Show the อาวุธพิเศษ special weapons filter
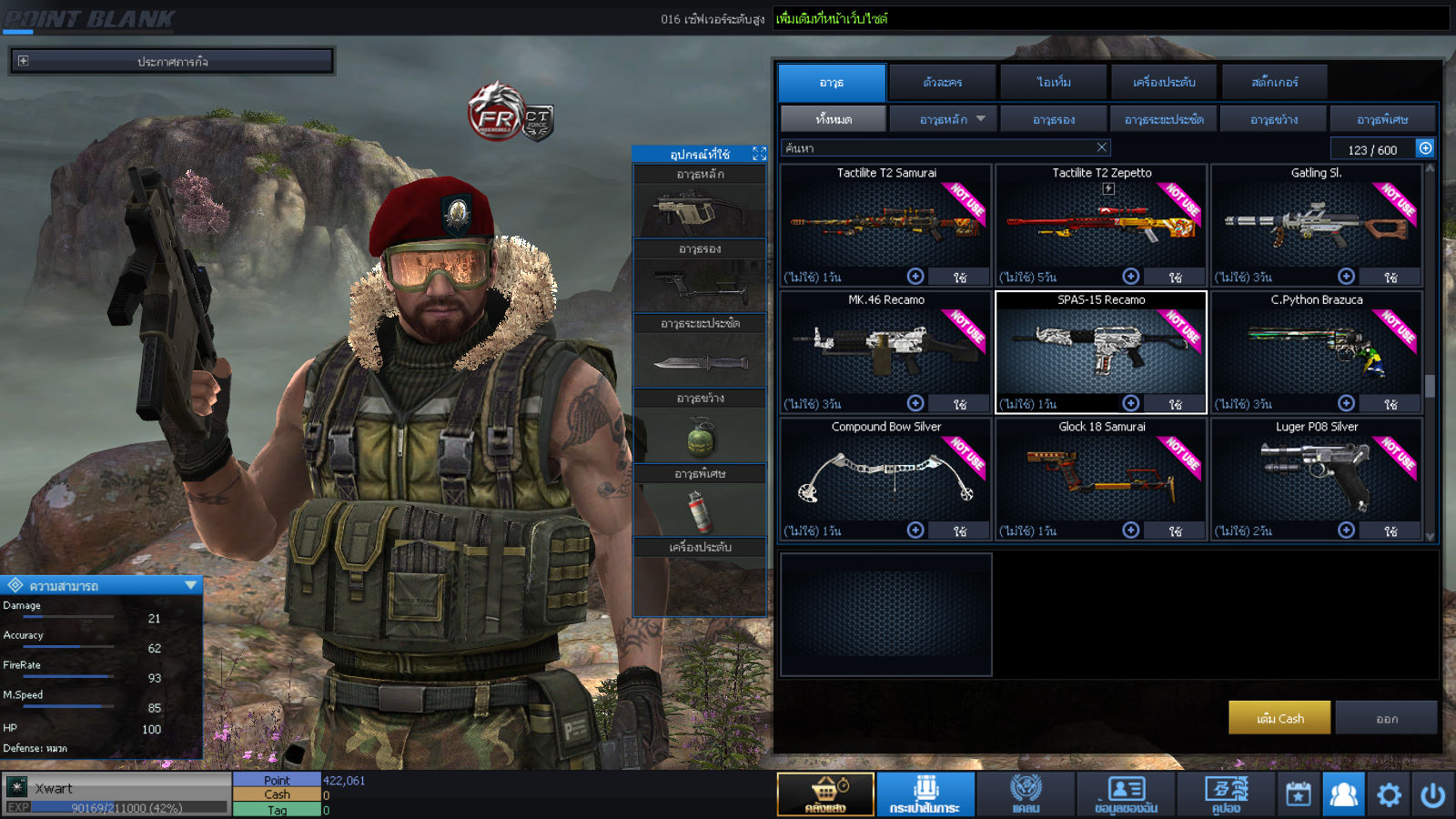1456x819 pixels. tap(1382, 119)
